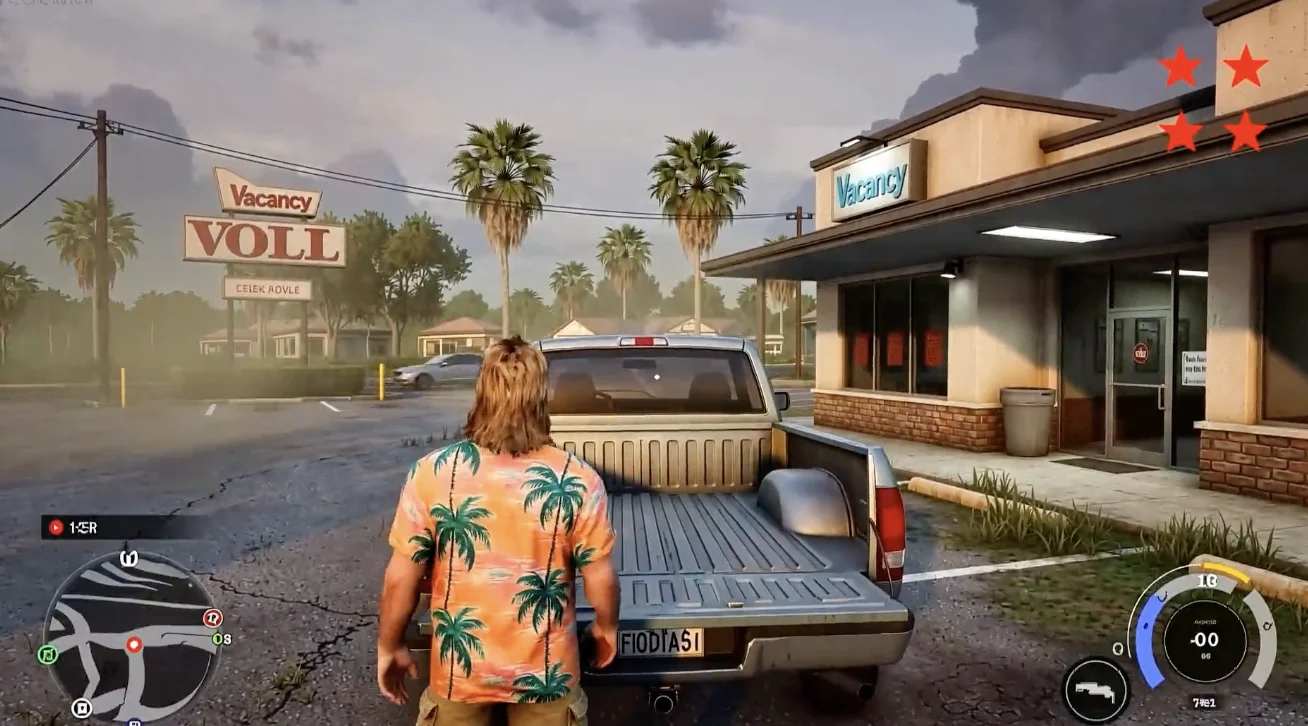Click the white shop icon above the minimap
Viewport: 1308px width, 726px height.
tap(129, 558)
